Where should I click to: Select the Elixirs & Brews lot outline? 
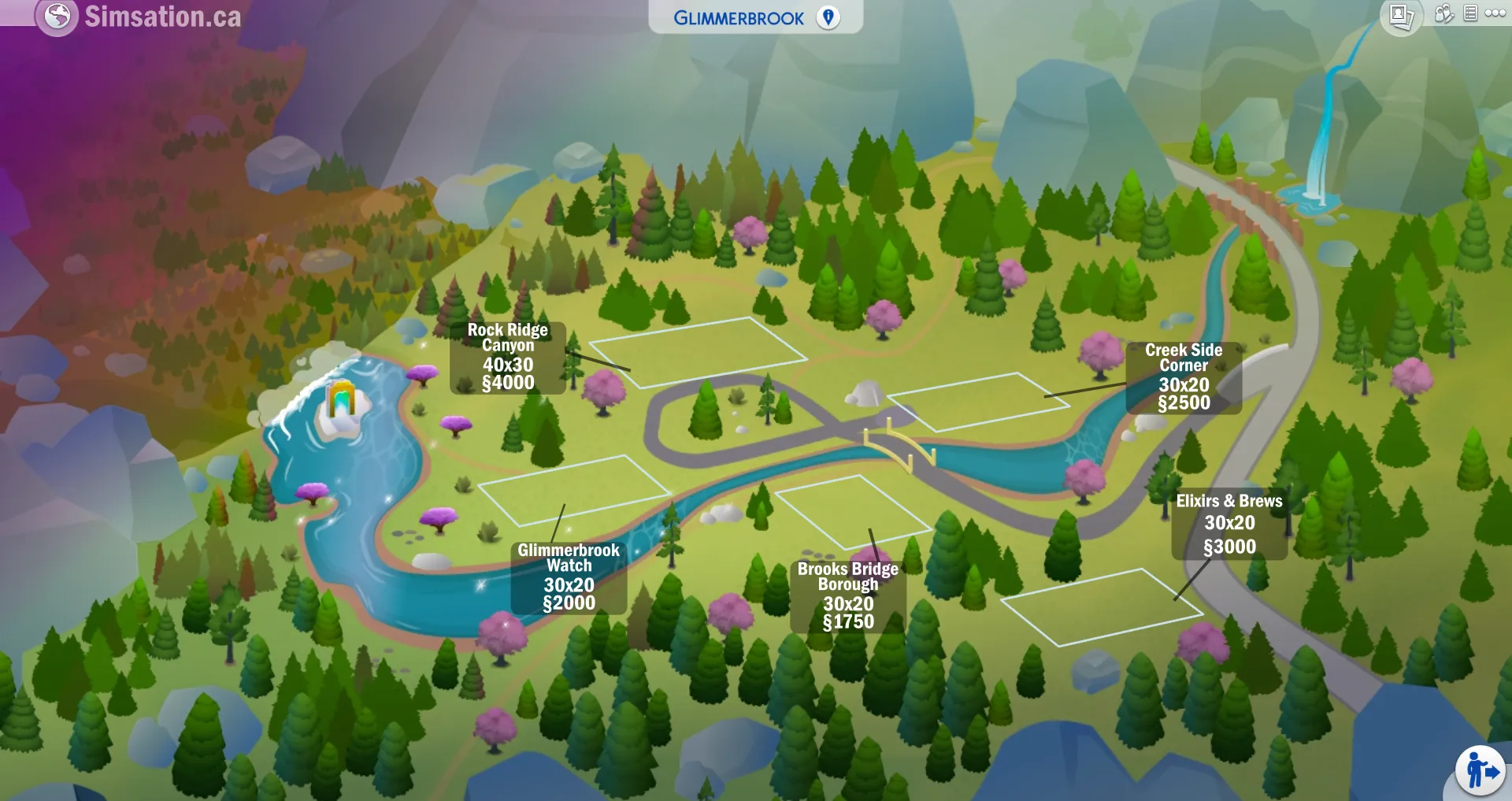click(x=1101, y=606)
